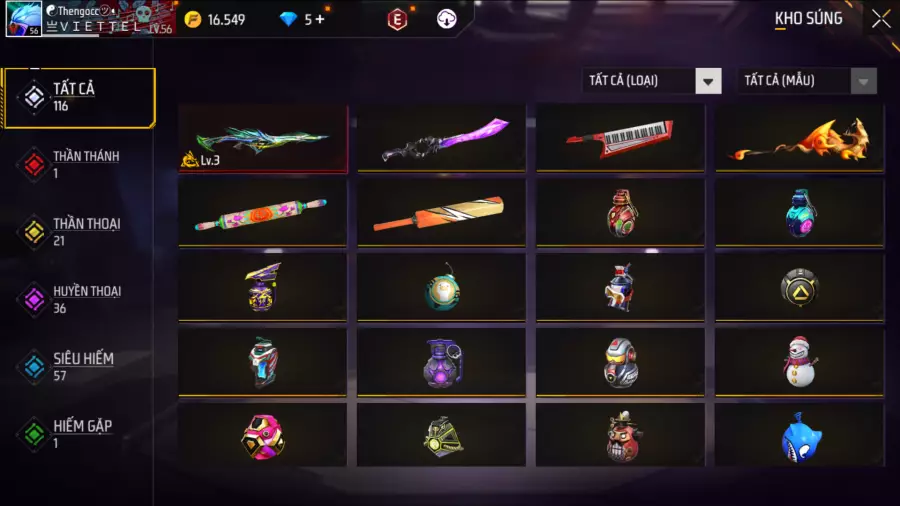Select the red keyboard guitar skin
Screen dimensions: 900x506
(x=620, y=139)
